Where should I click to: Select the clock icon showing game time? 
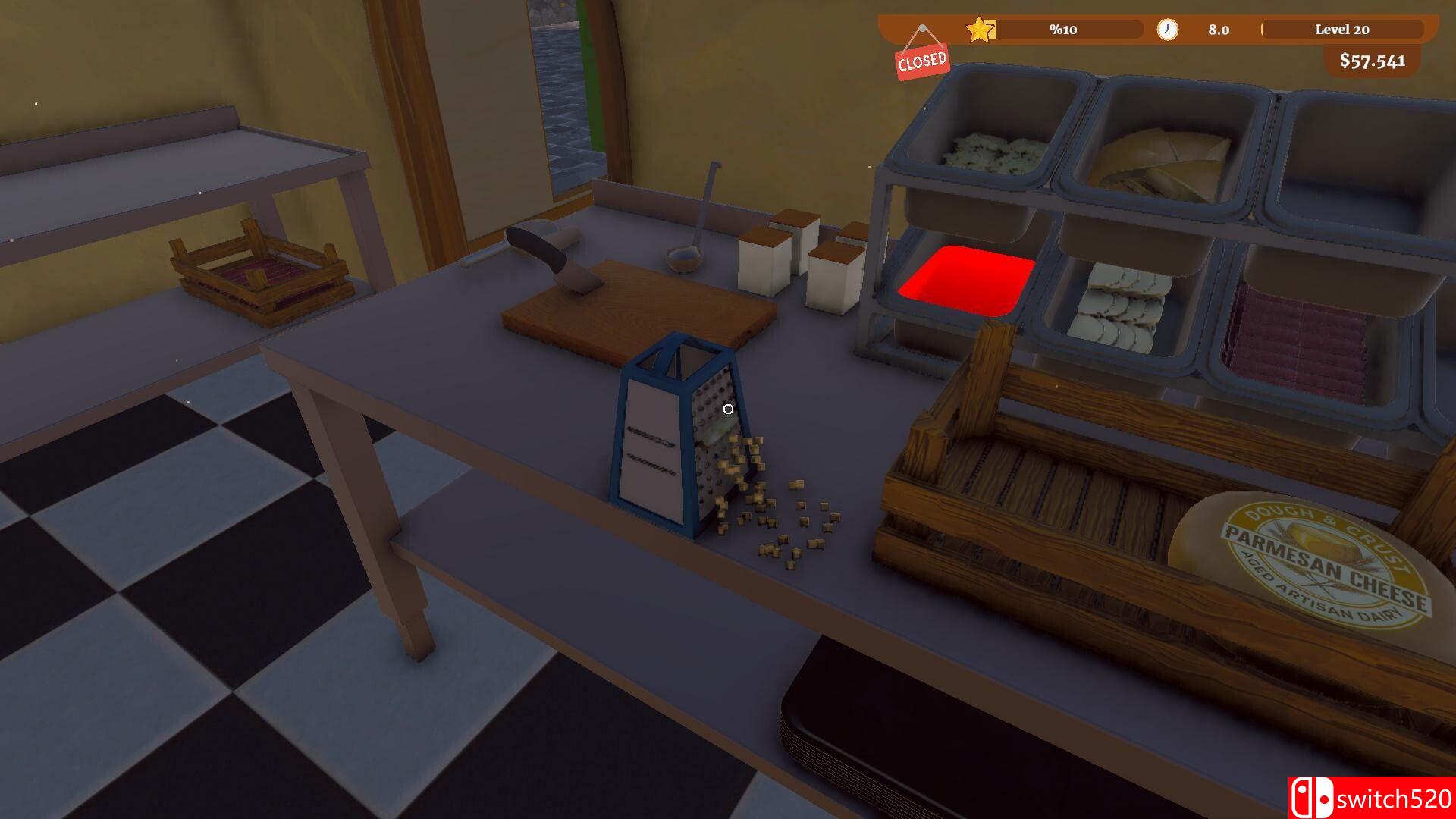(x=1168, y=30)
